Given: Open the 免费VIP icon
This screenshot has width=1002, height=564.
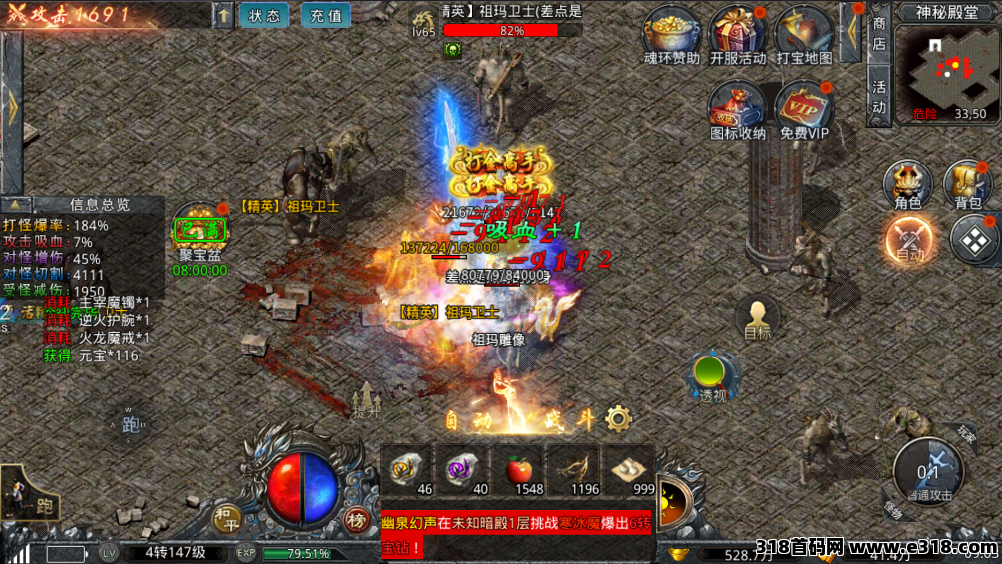Looking at the screenshot, I should 804,106.
